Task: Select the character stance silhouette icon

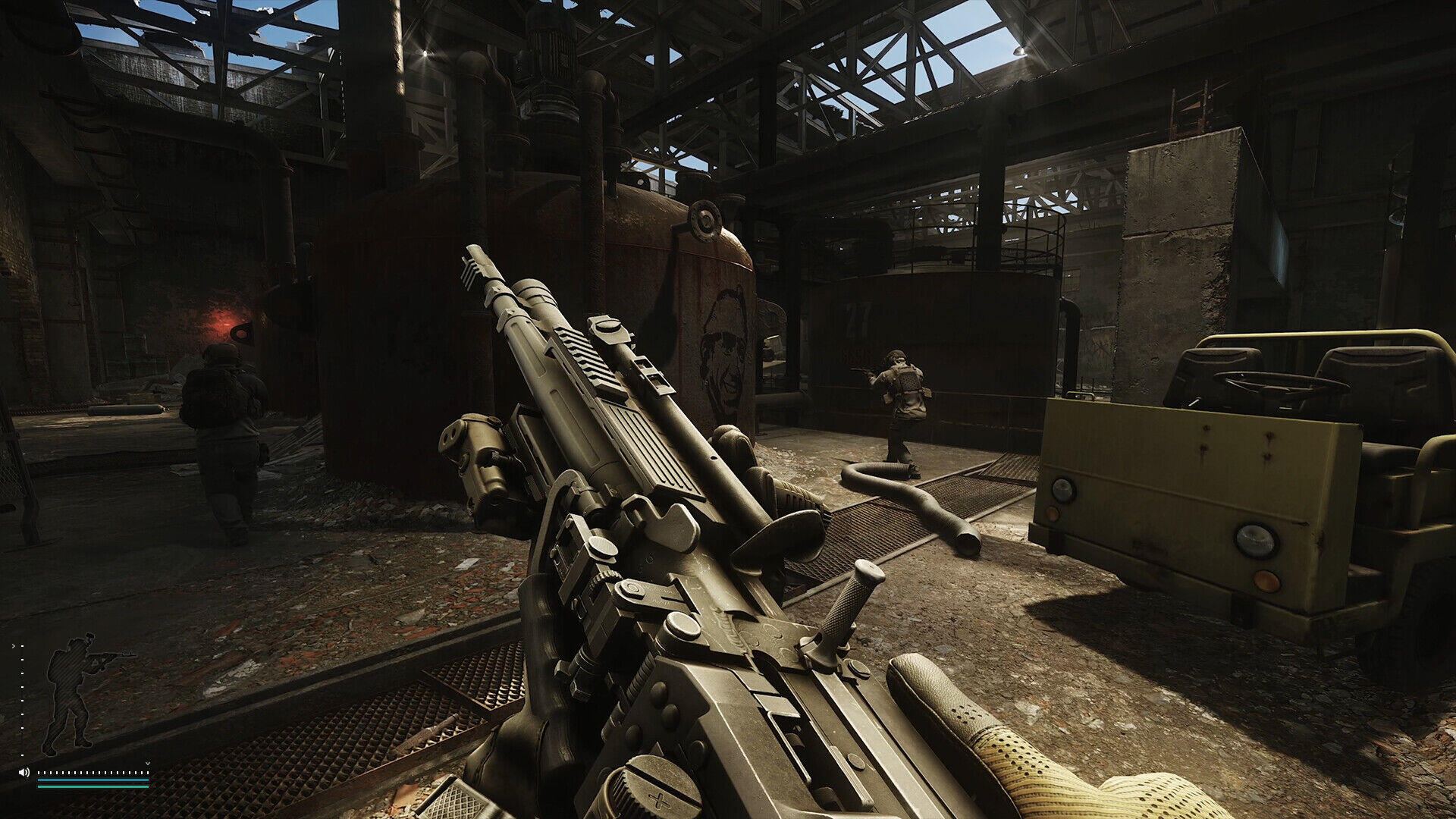Action: [x=71, y=691]
